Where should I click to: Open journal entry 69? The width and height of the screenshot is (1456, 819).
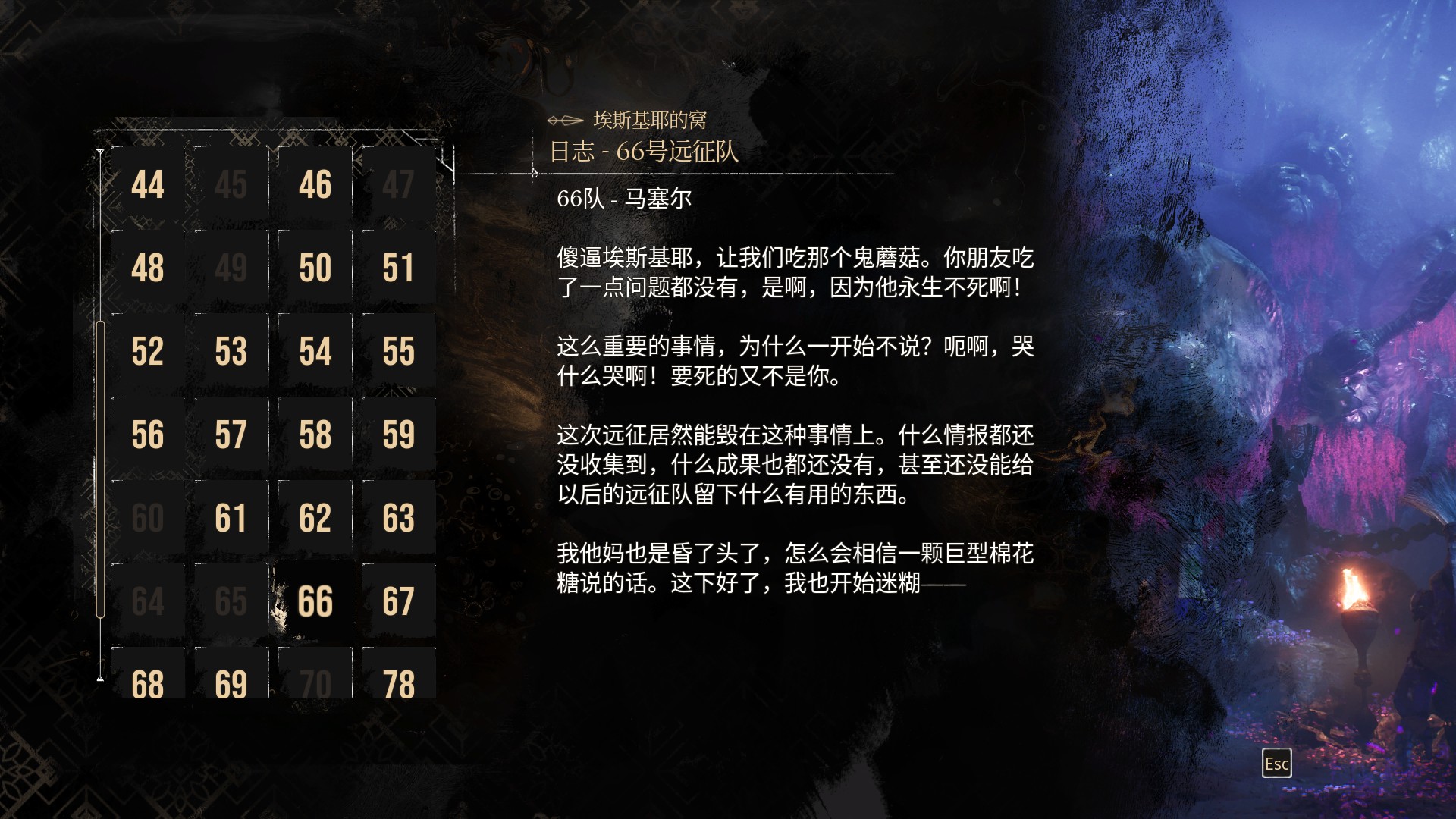pos(232,682)
